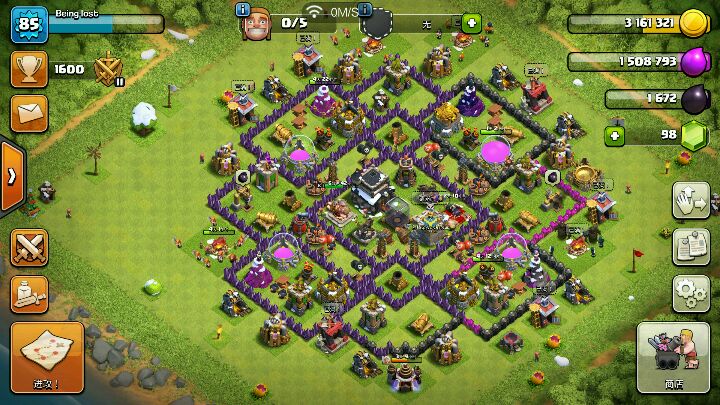Tap the crossed swords battle log icon
This screenshot has height=405, width=720.
click(x=29, y=246)
